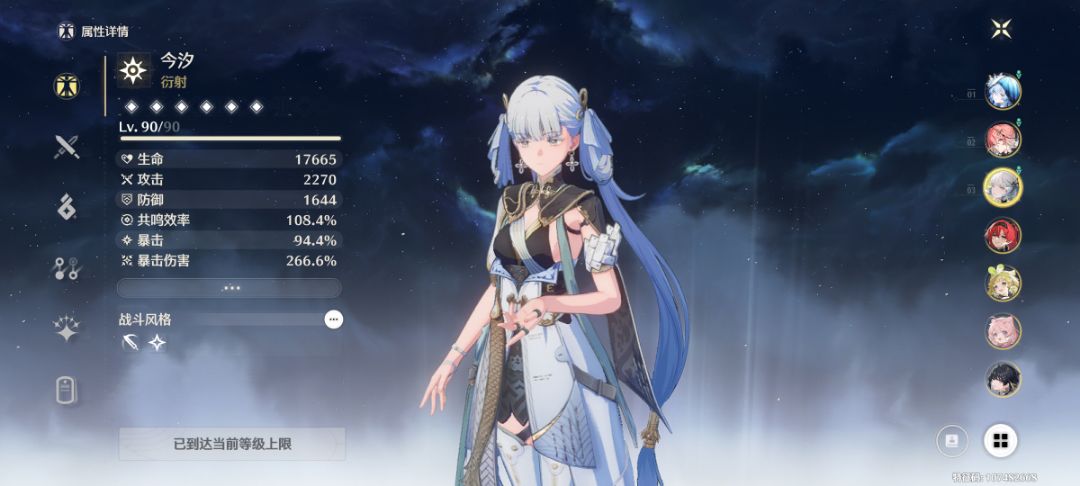This screenshot has height=486, width=1080.
Task: Switch to the resonance chain sparkle tab
Action: (x=67, y=328)
